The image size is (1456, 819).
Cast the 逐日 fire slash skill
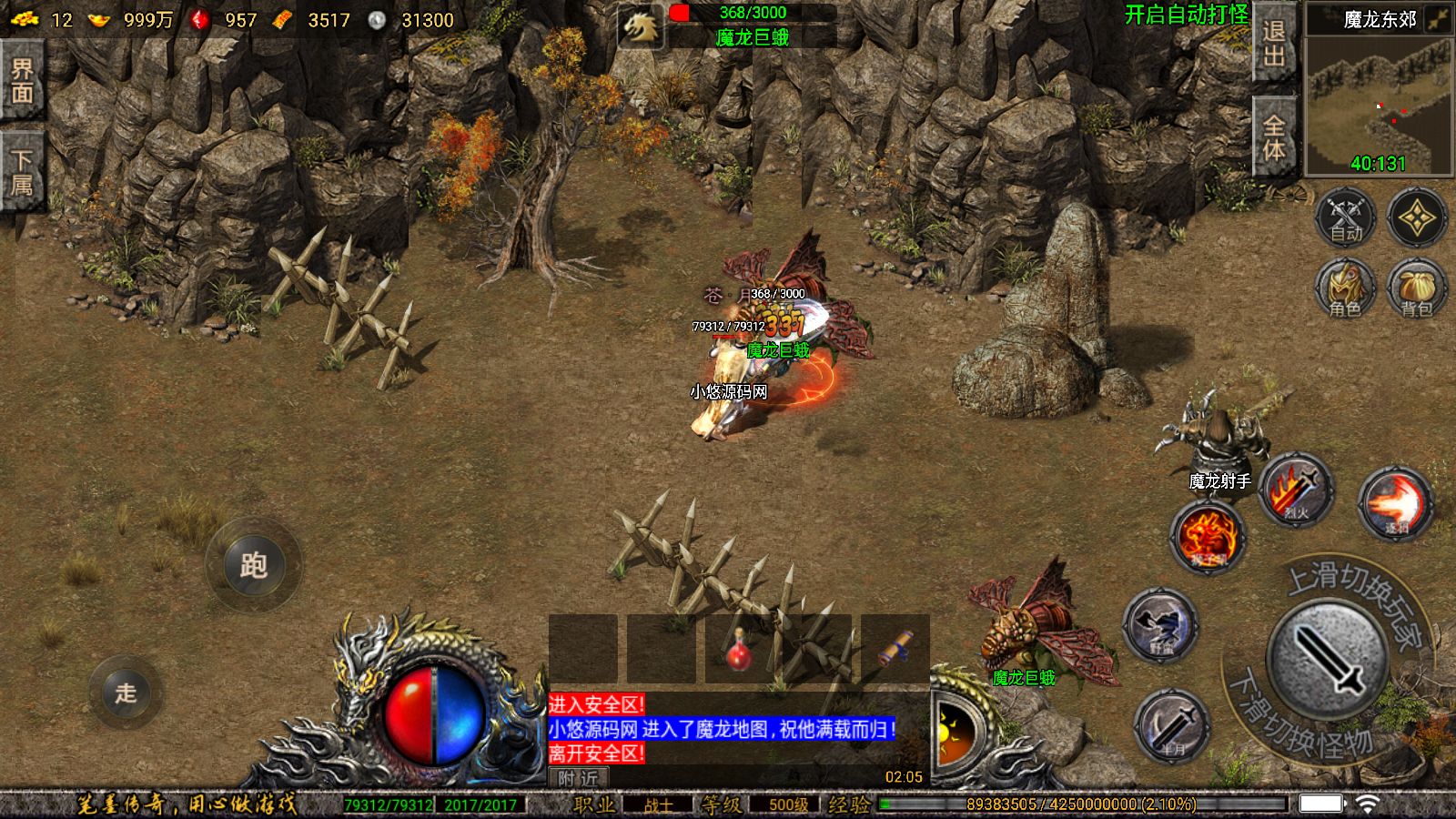coord(1395,502)
